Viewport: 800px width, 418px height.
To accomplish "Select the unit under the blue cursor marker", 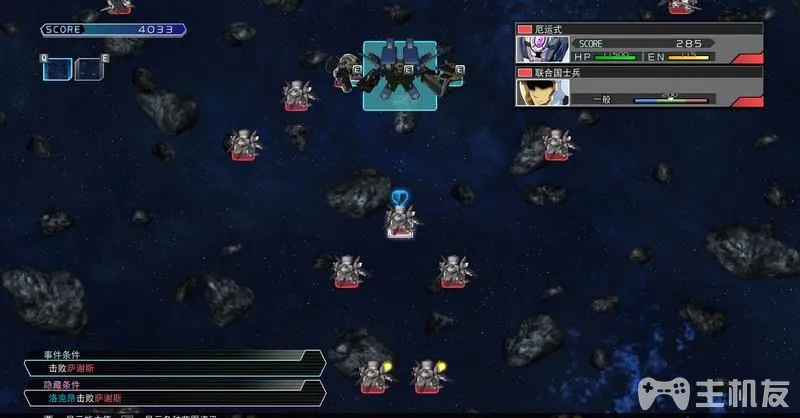I will (400, 222).
